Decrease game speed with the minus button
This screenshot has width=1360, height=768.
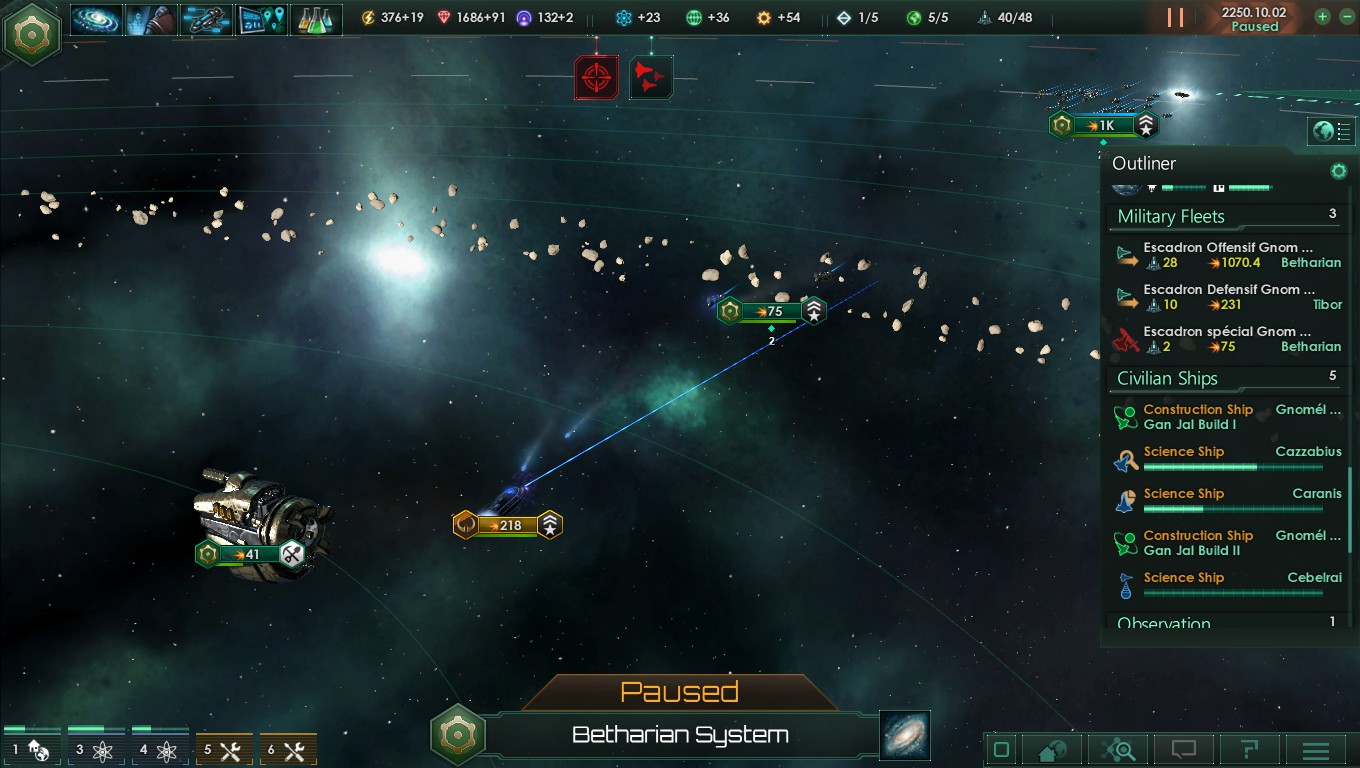coord(1344,17)
